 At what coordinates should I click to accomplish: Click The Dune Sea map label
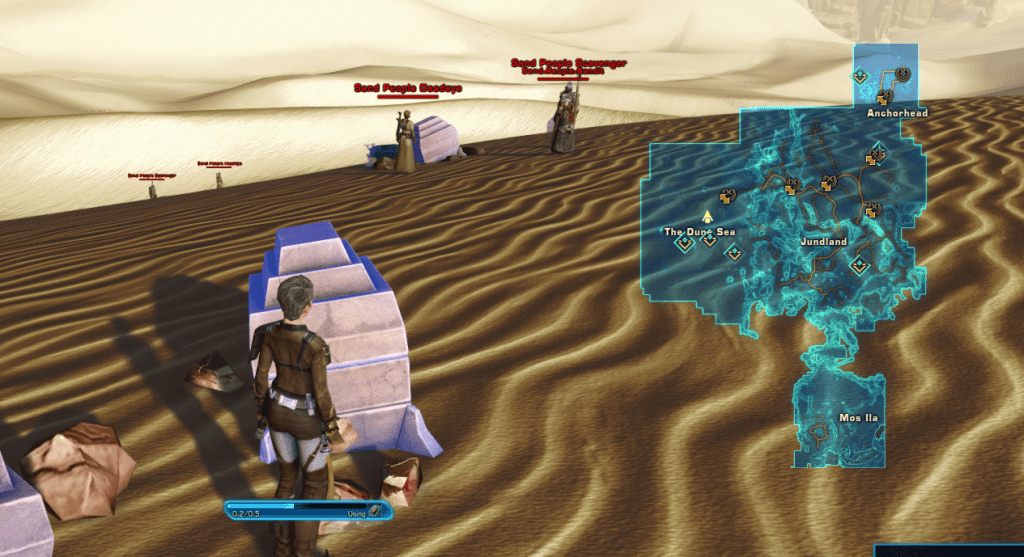[x=699, y=232]
